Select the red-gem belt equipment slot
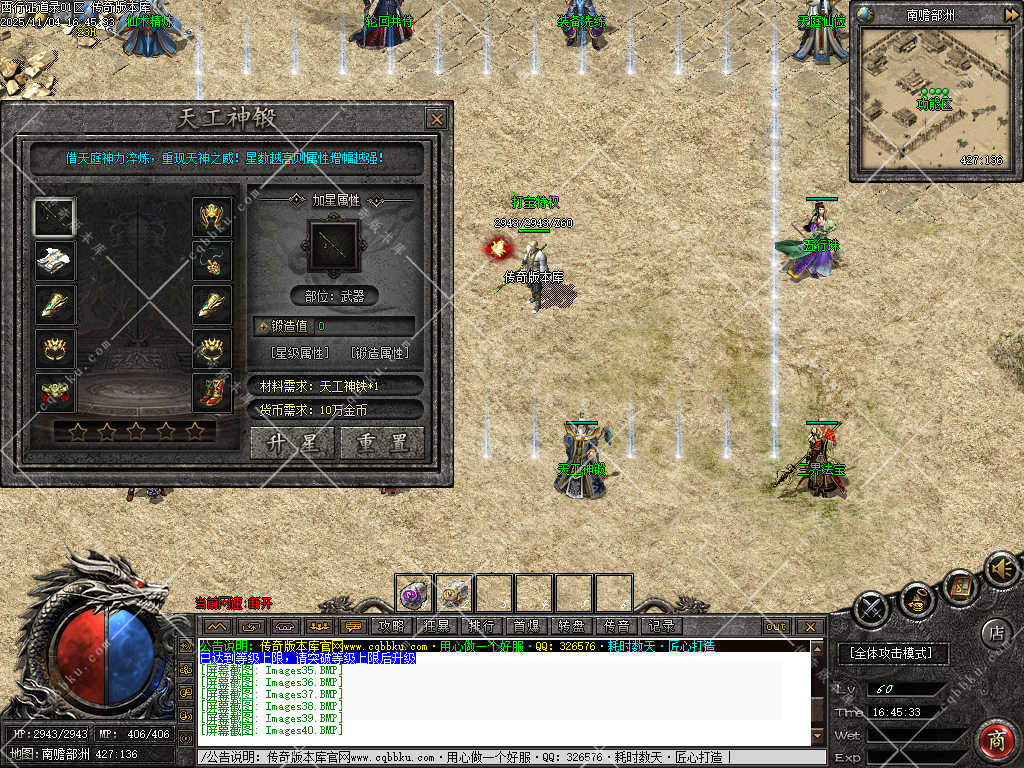Viewport: 1024px width, 768px height. pos(54,393)
